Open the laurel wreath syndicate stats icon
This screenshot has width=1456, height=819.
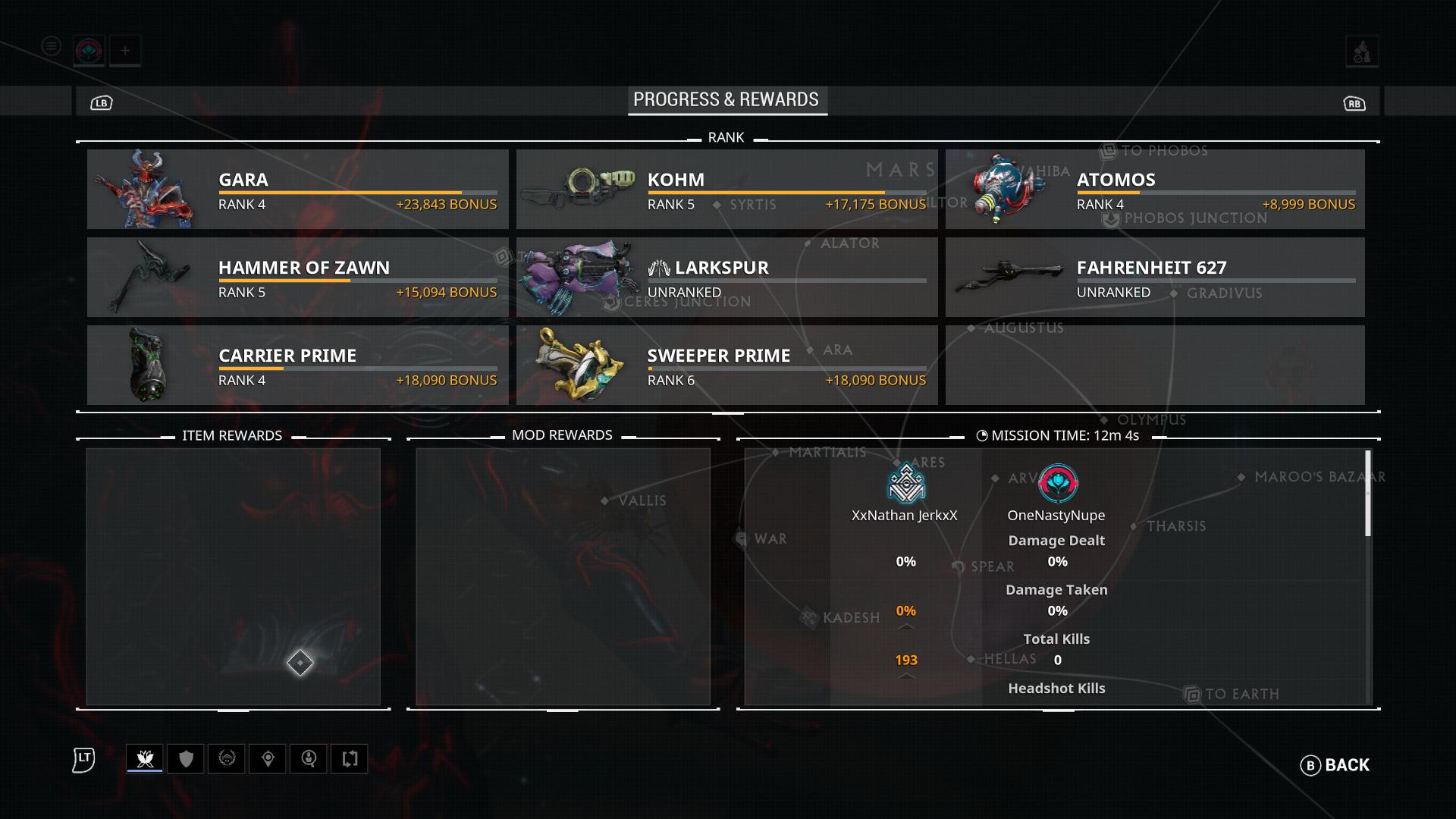[228, 758]
